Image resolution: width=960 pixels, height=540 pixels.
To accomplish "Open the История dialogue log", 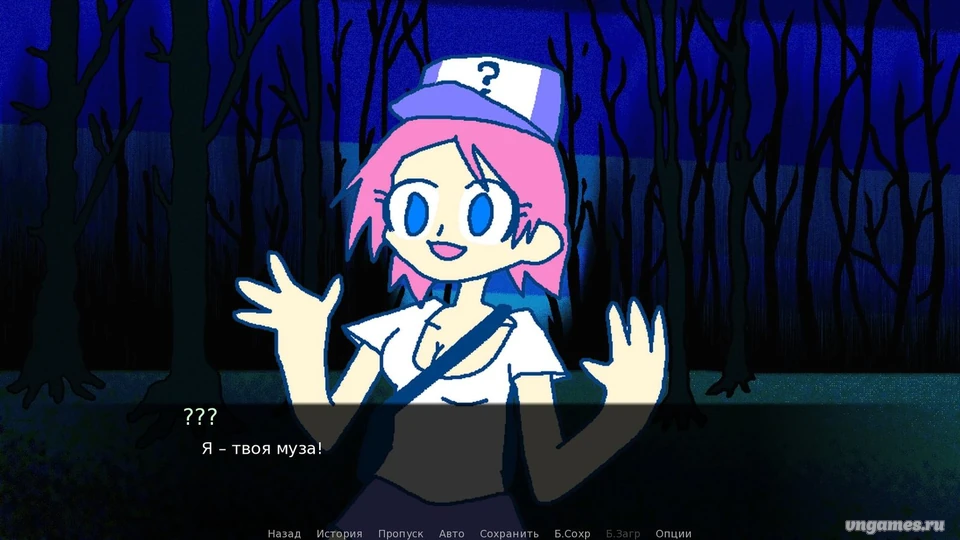I will (339, 533).
